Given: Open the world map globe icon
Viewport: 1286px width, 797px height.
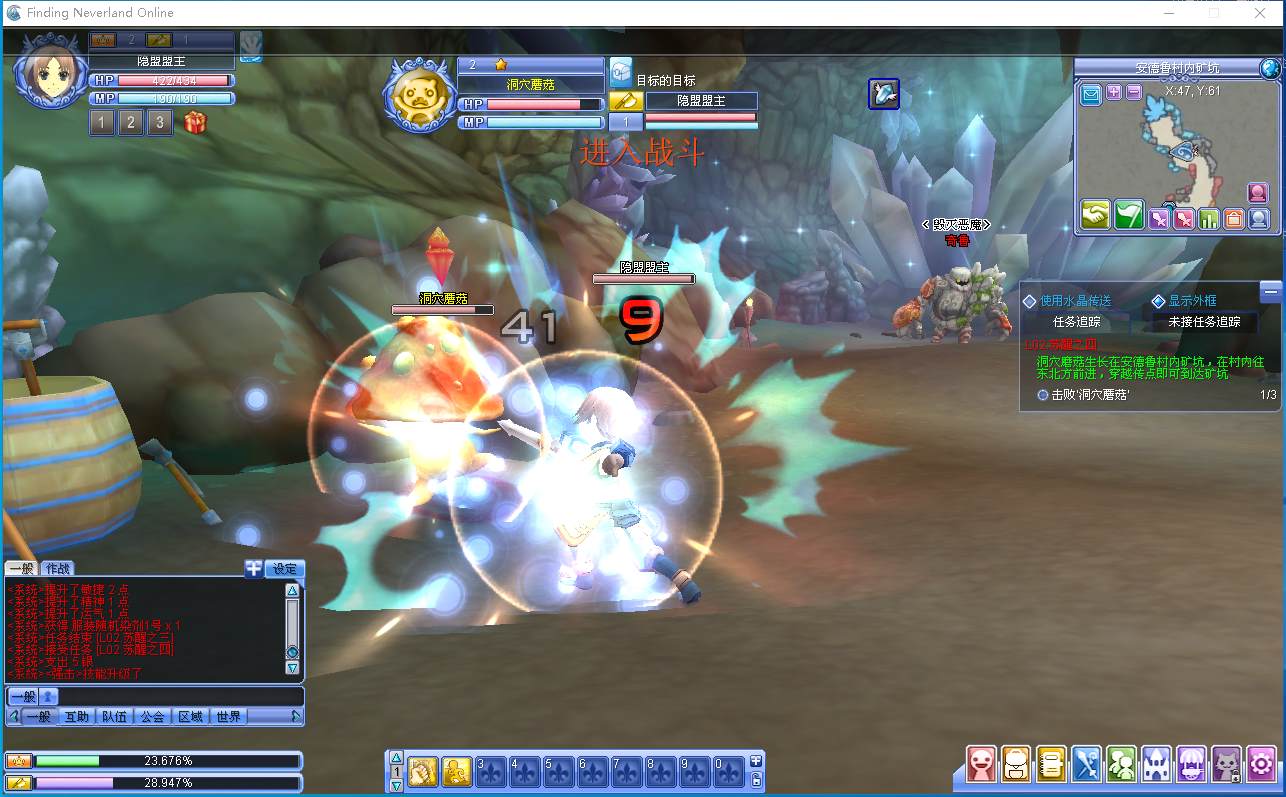Looking at the screenshot, I should tap(1270, 68).
